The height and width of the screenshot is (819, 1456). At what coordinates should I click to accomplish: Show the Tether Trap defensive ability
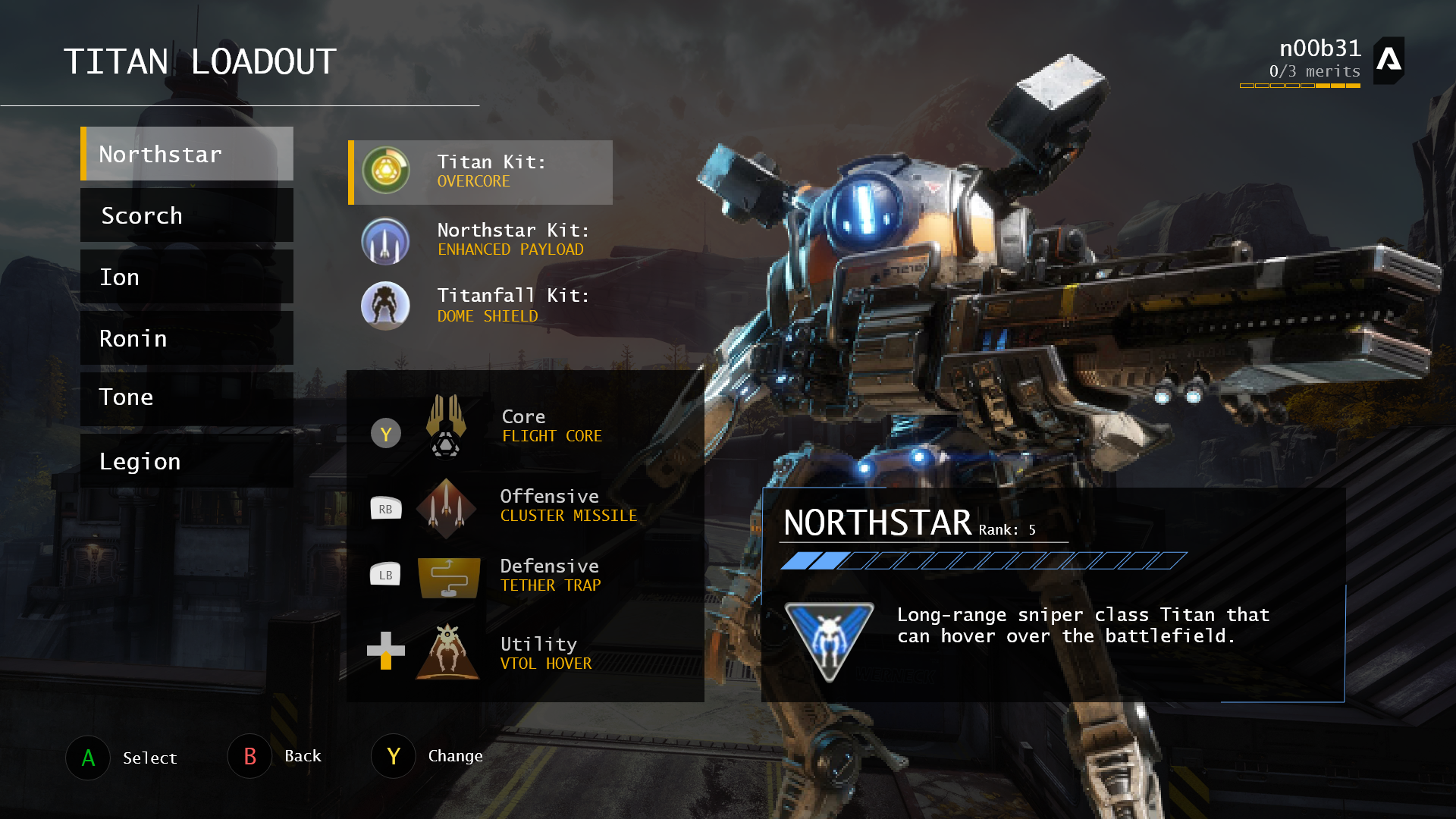click(525, 576)
